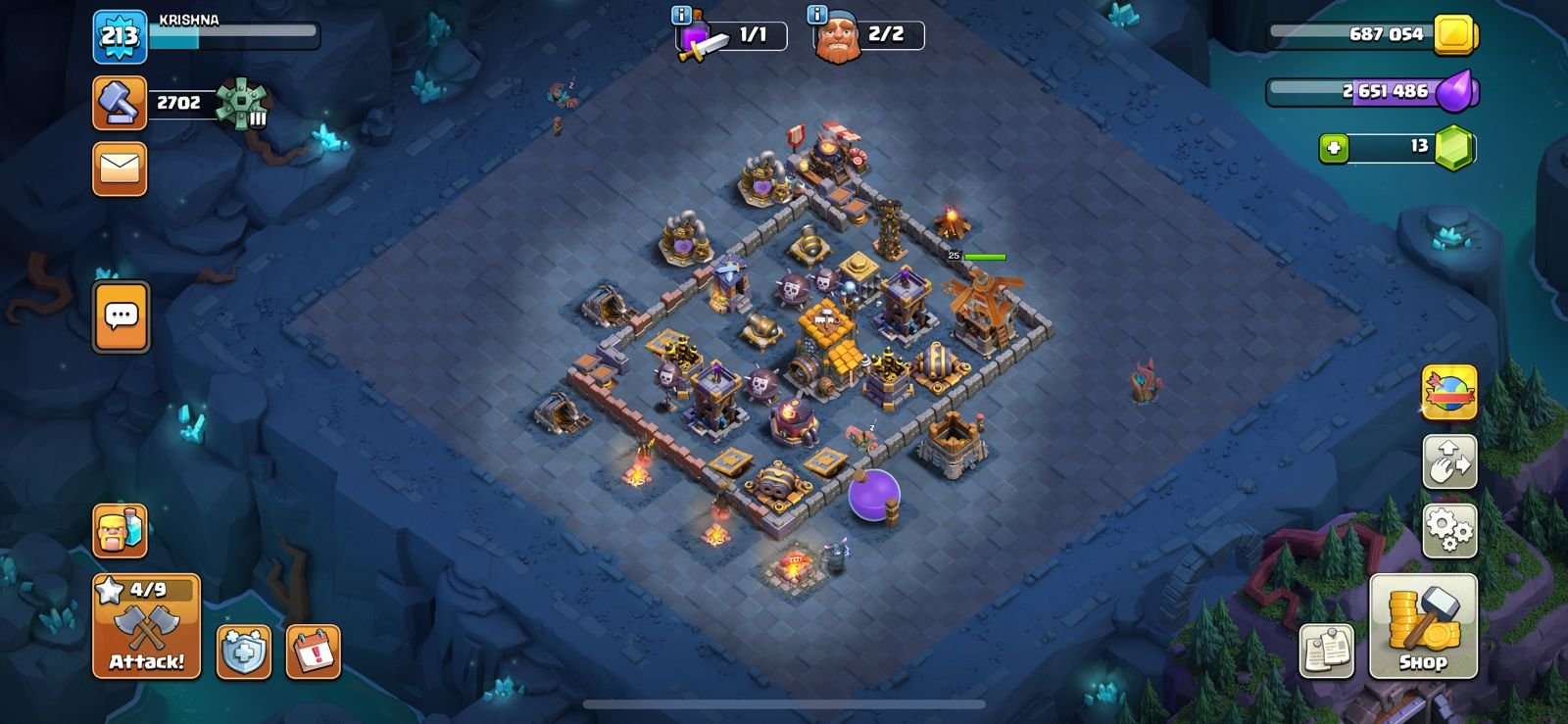Image resolution: width=1568 pixels, height=724 pixels.
Task: Open the green league badge III
Action: click(x=241, y=102)
